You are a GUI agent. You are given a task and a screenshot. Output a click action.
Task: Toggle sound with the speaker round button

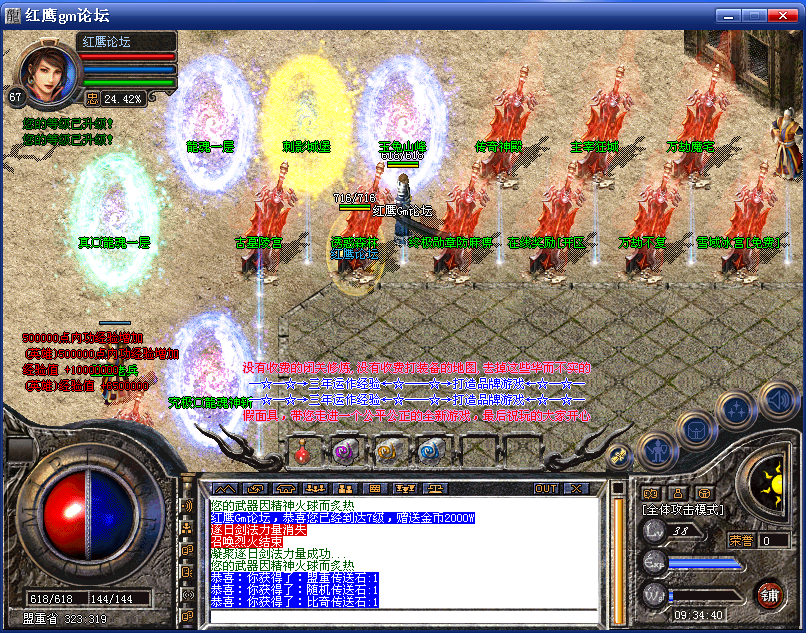click(778, 401)
